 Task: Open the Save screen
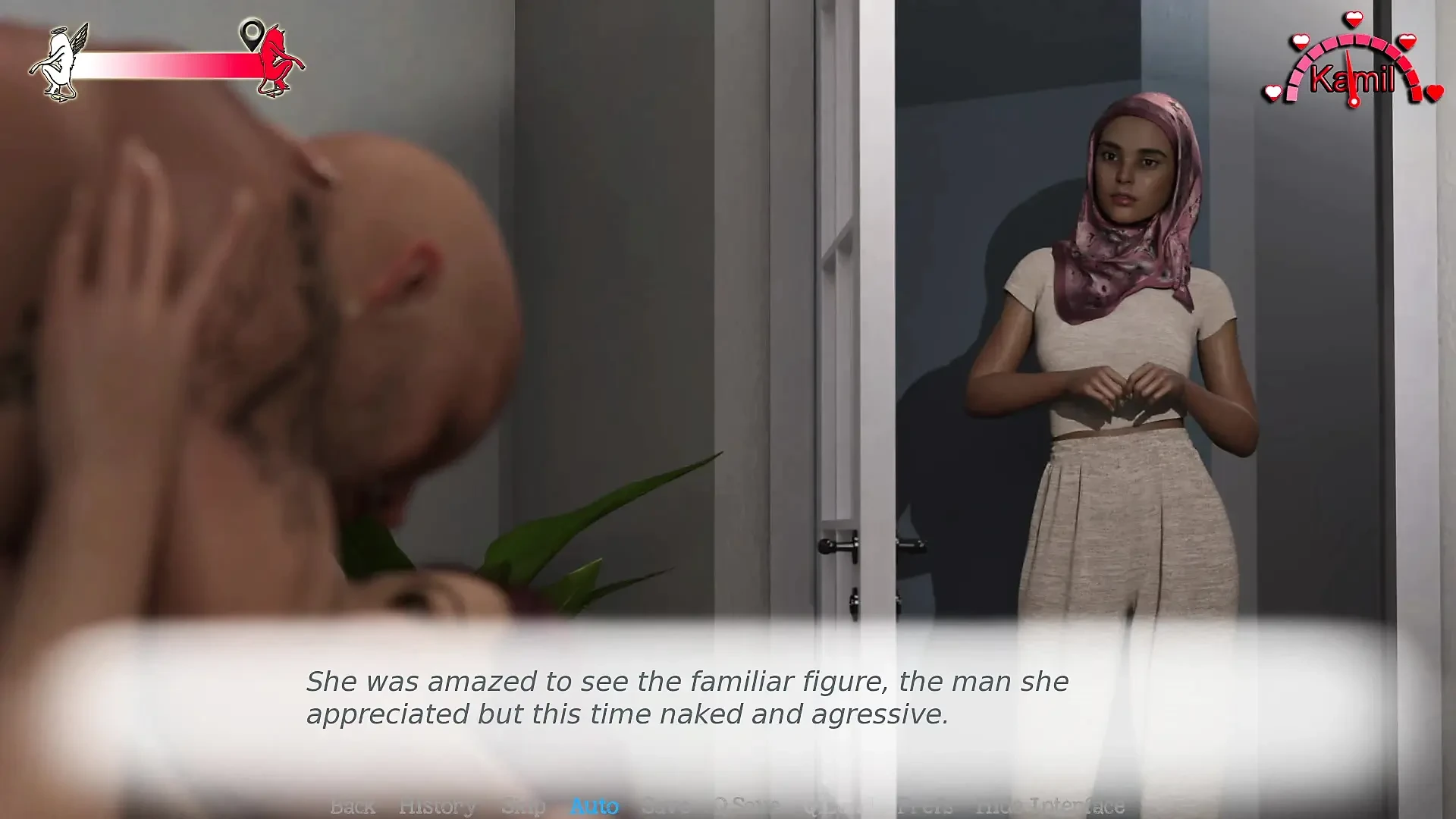[667, 806]
